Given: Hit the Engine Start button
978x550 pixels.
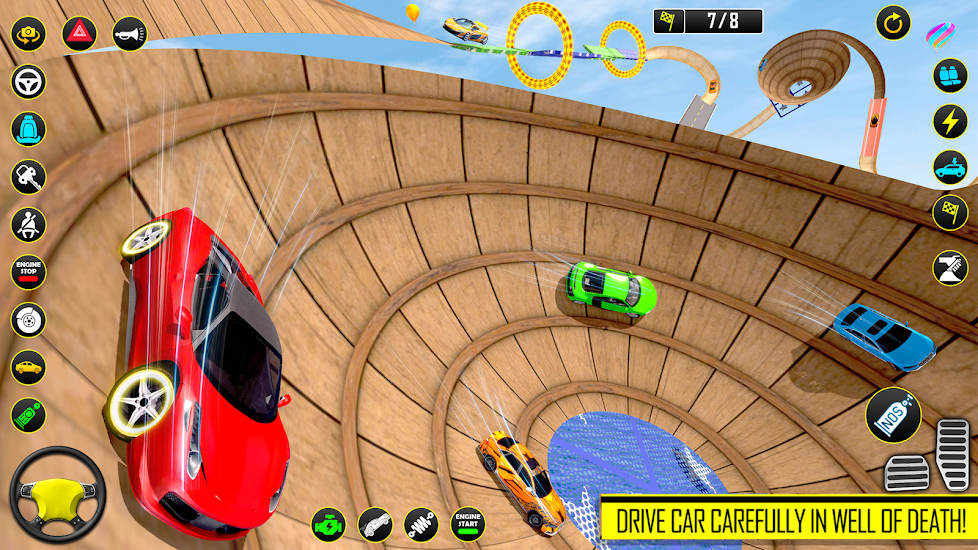Looking at the screenshot, I should pyautogui.click(x=468, y=524).
